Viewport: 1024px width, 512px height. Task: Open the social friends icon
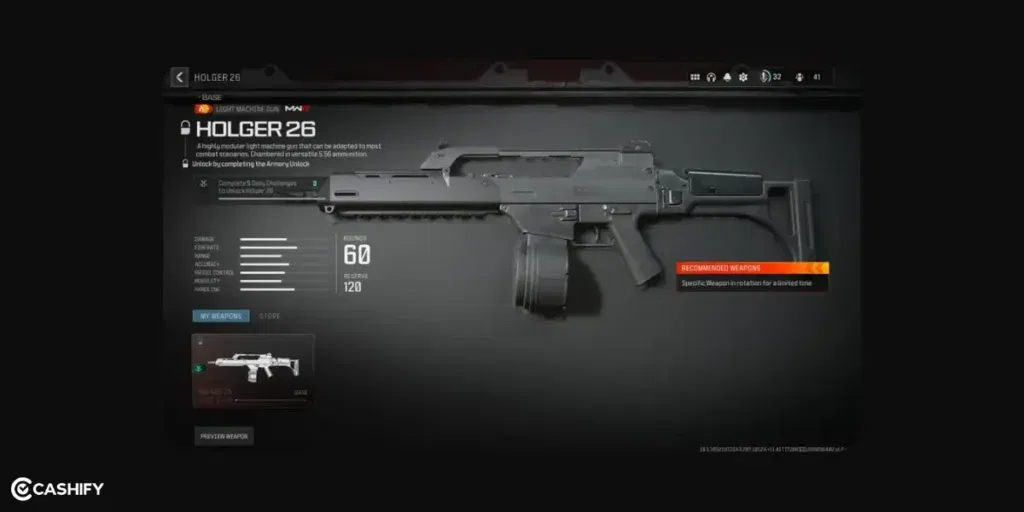click(800, 77)
